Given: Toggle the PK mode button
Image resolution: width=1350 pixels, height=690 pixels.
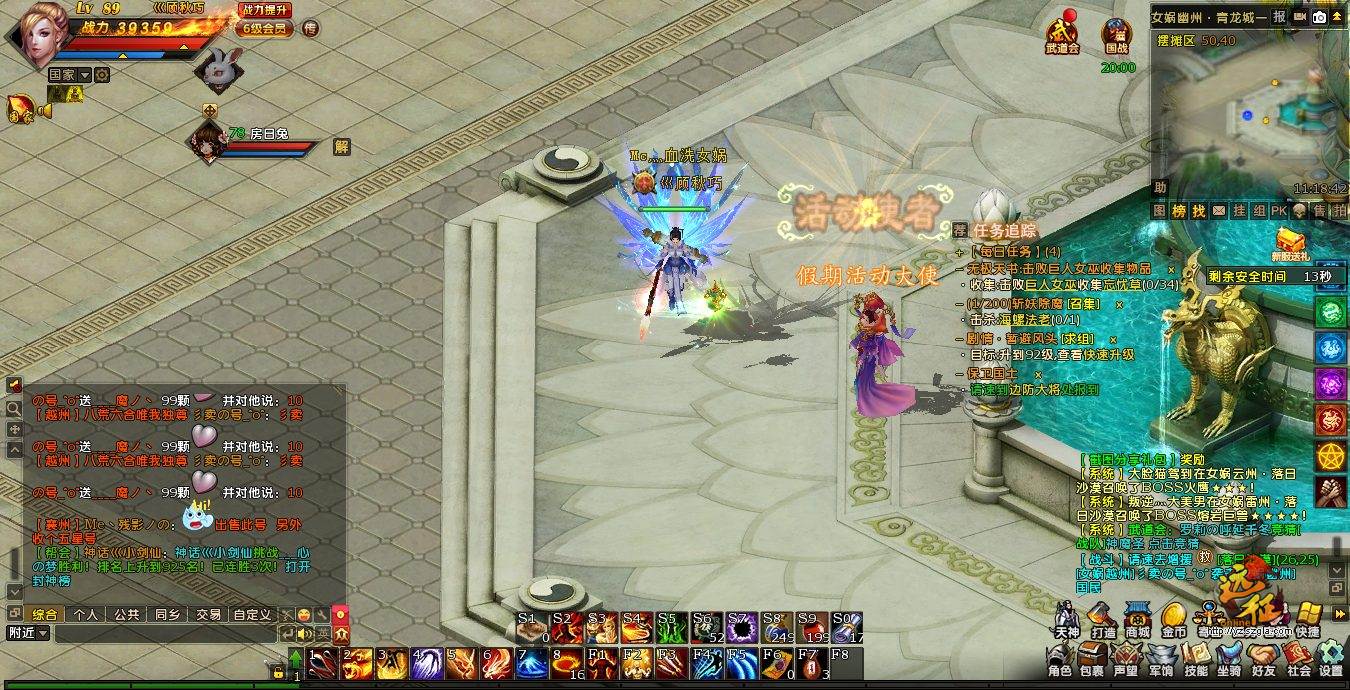Looking at the screenshot, I should tap(1278, 211).
